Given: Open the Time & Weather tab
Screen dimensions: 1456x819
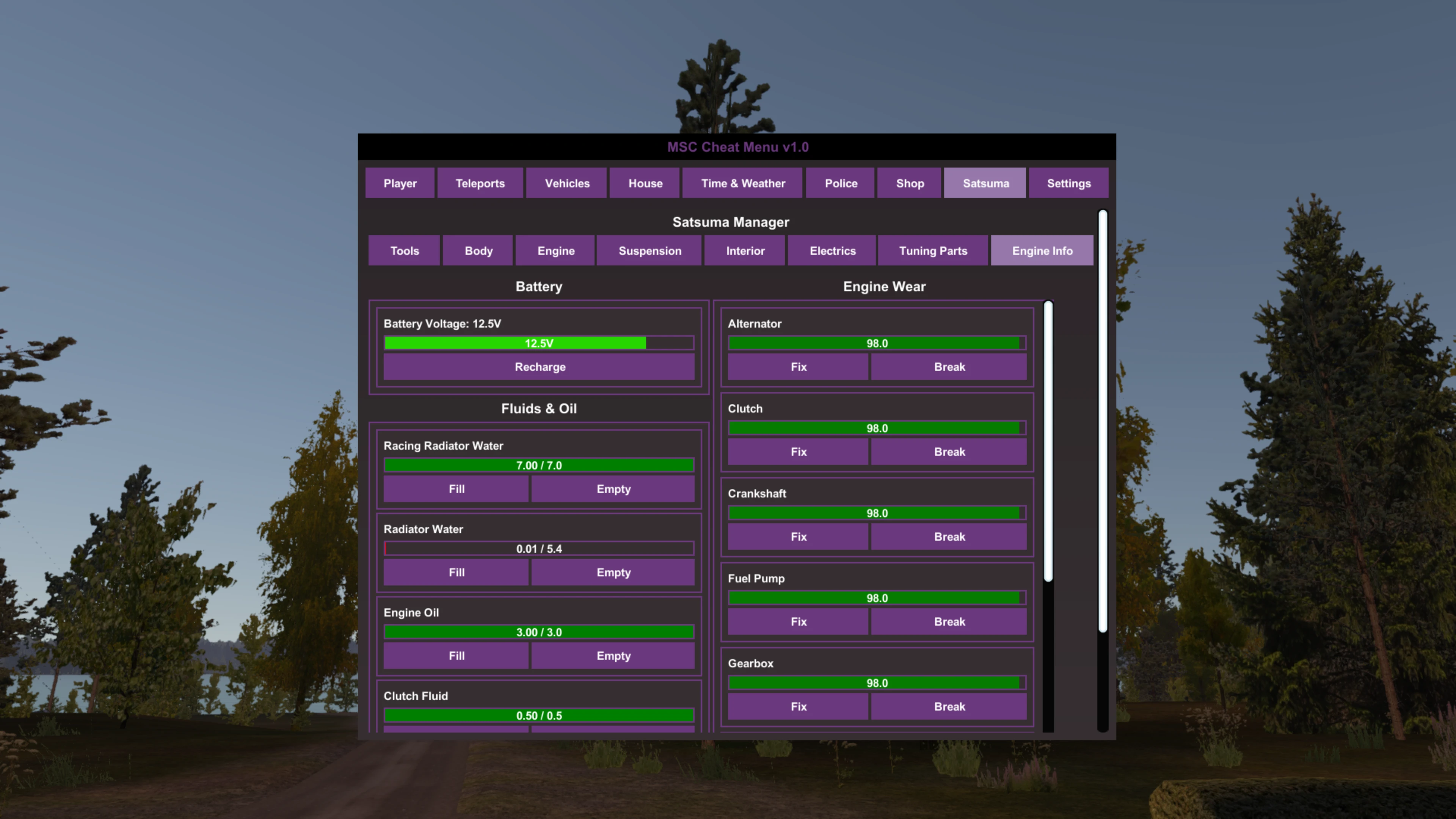Looking at the screenshot, I should click(x=742, y=182).
